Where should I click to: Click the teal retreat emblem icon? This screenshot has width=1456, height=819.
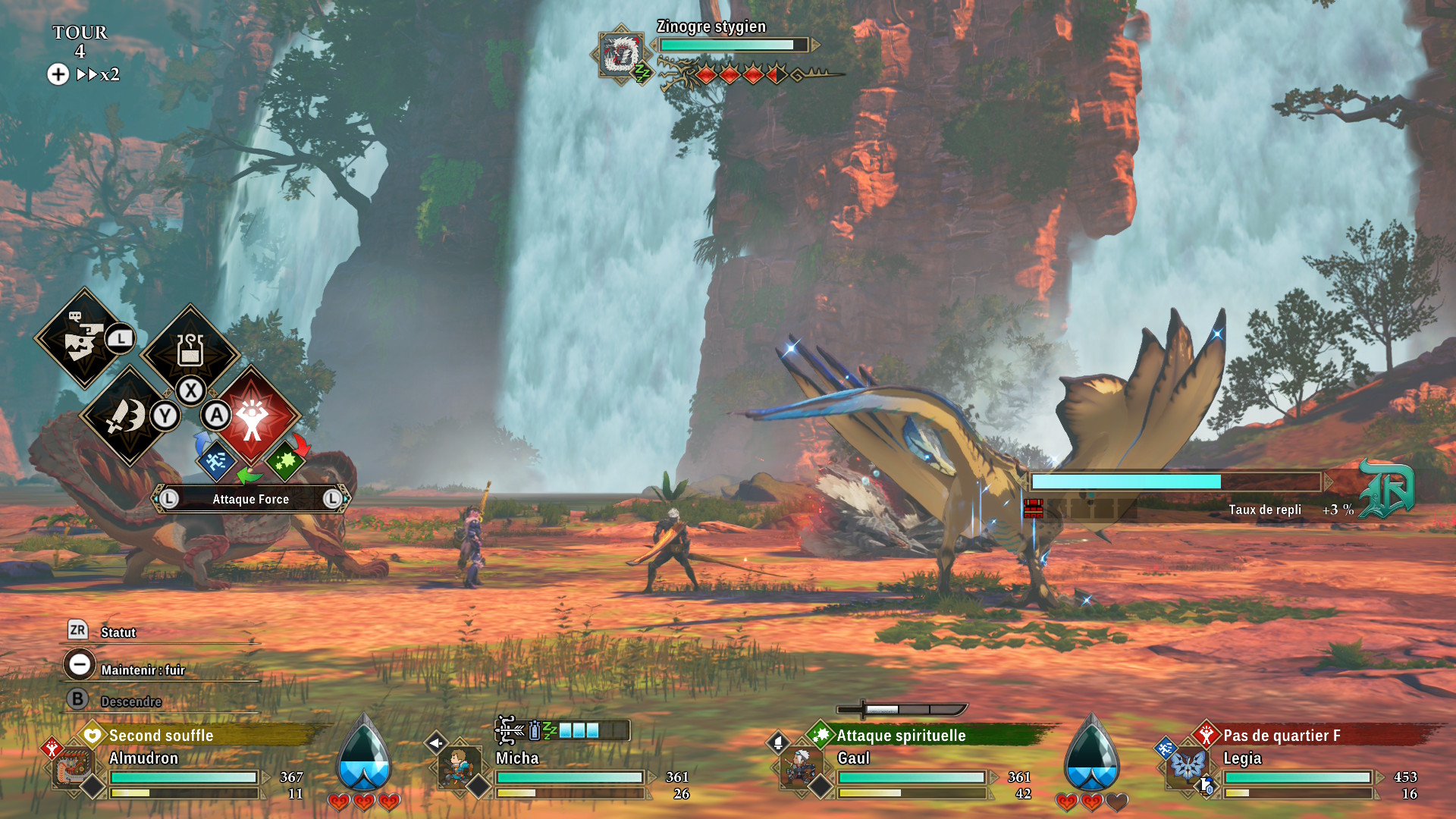click(x=1386, y=489)
